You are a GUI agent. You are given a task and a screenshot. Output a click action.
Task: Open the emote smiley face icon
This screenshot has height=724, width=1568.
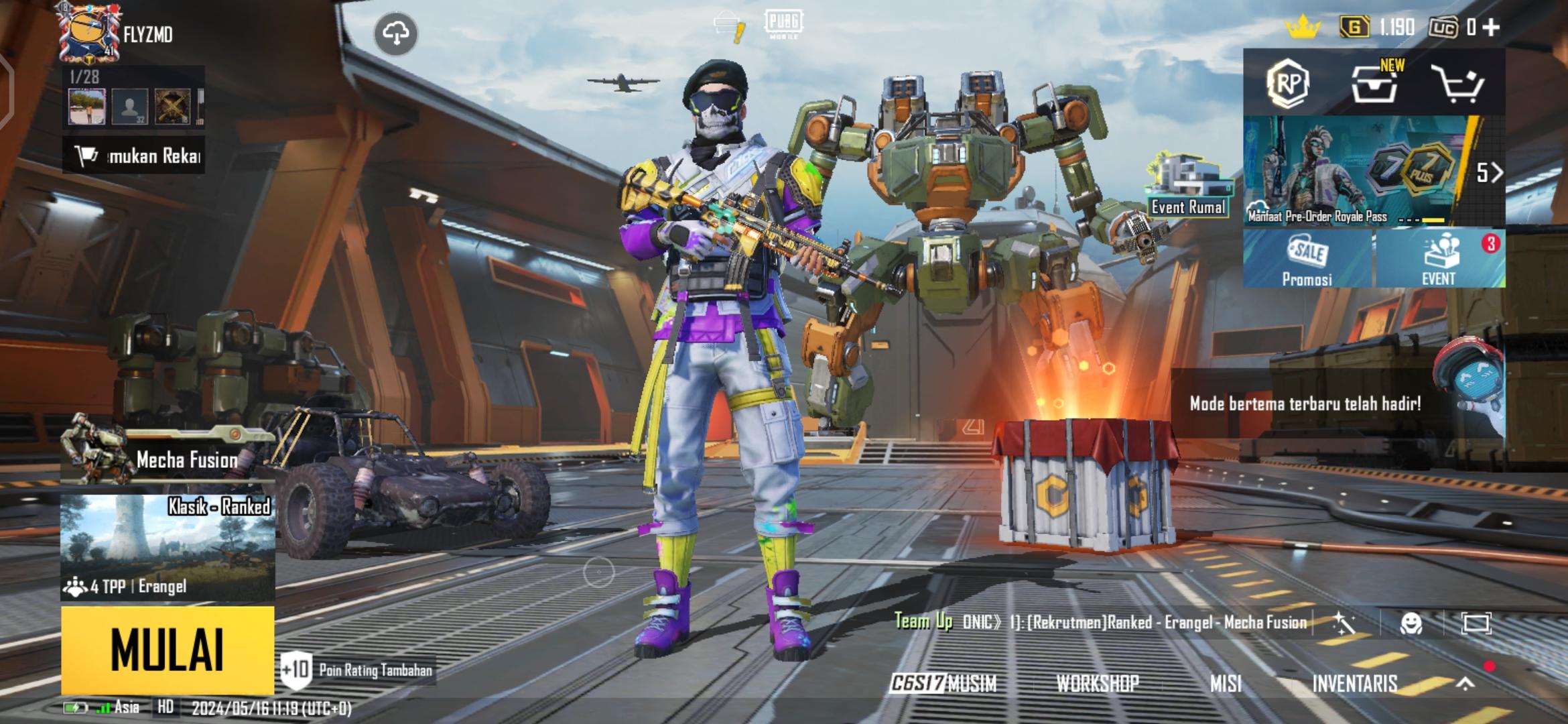[x=1411, y=623]
